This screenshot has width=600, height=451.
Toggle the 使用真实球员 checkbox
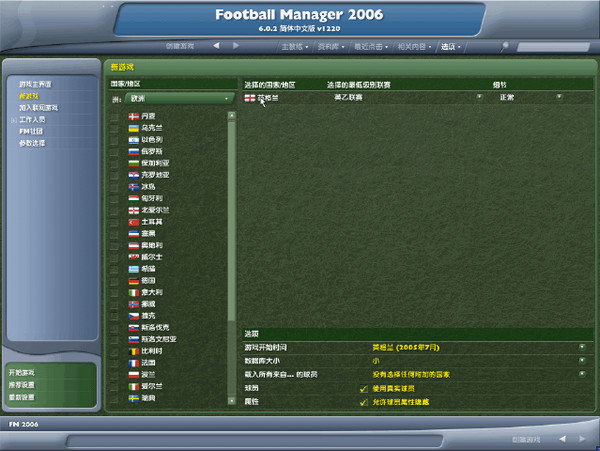coord(363,388)
